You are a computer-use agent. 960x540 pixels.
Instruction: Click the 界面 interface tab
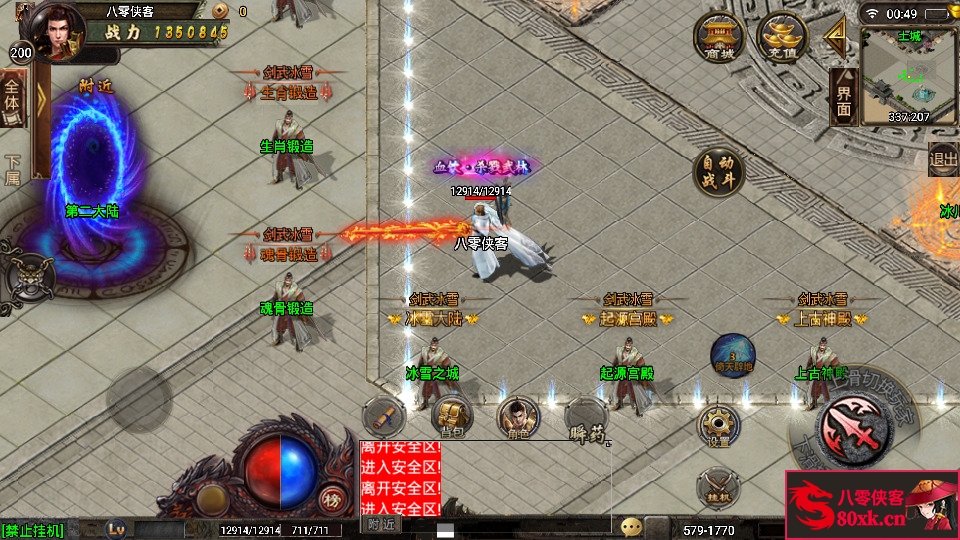click(x=842, y=97)
